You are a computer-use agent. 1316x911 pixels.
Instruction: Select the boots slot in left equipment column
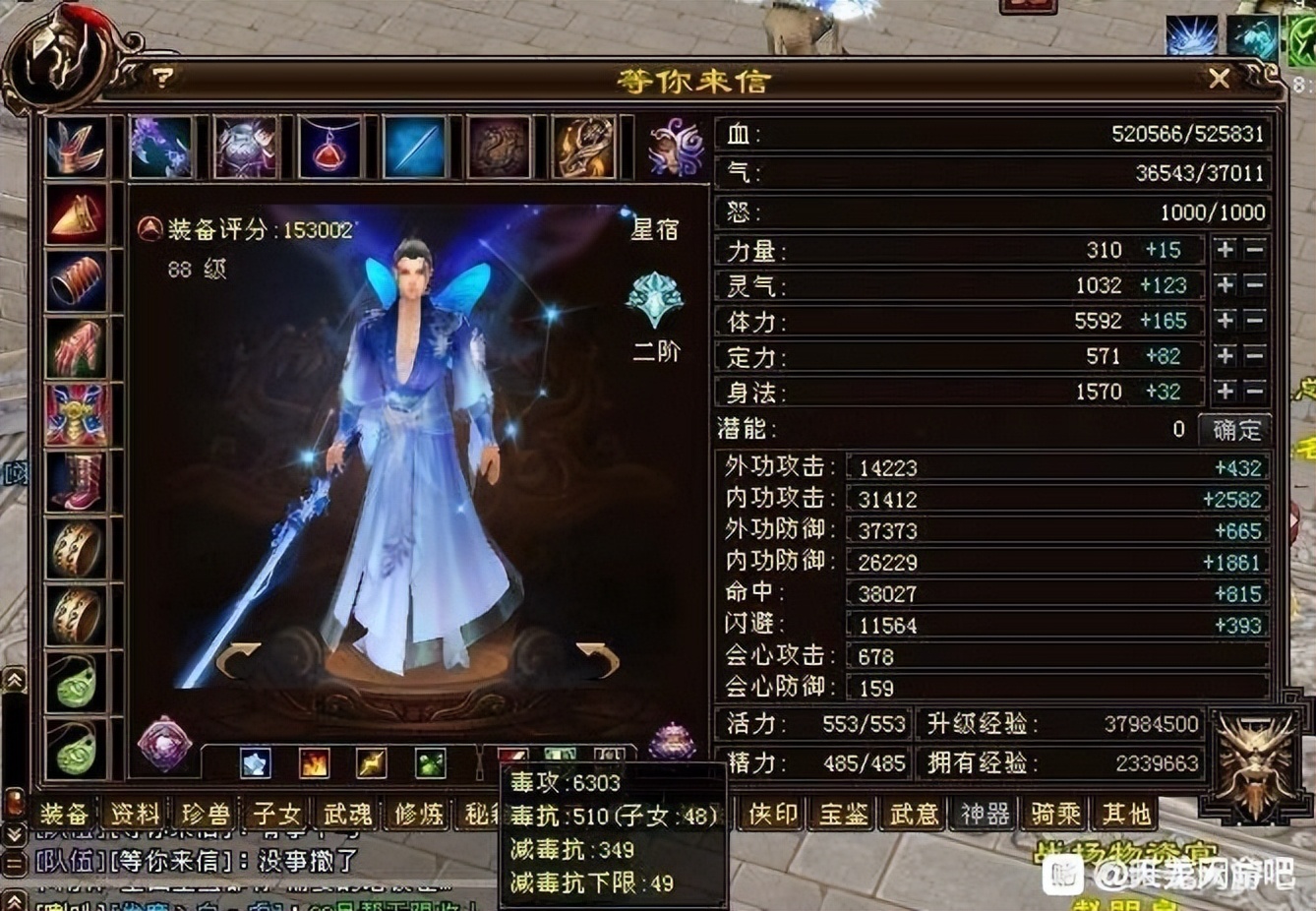tap(77, 482)
